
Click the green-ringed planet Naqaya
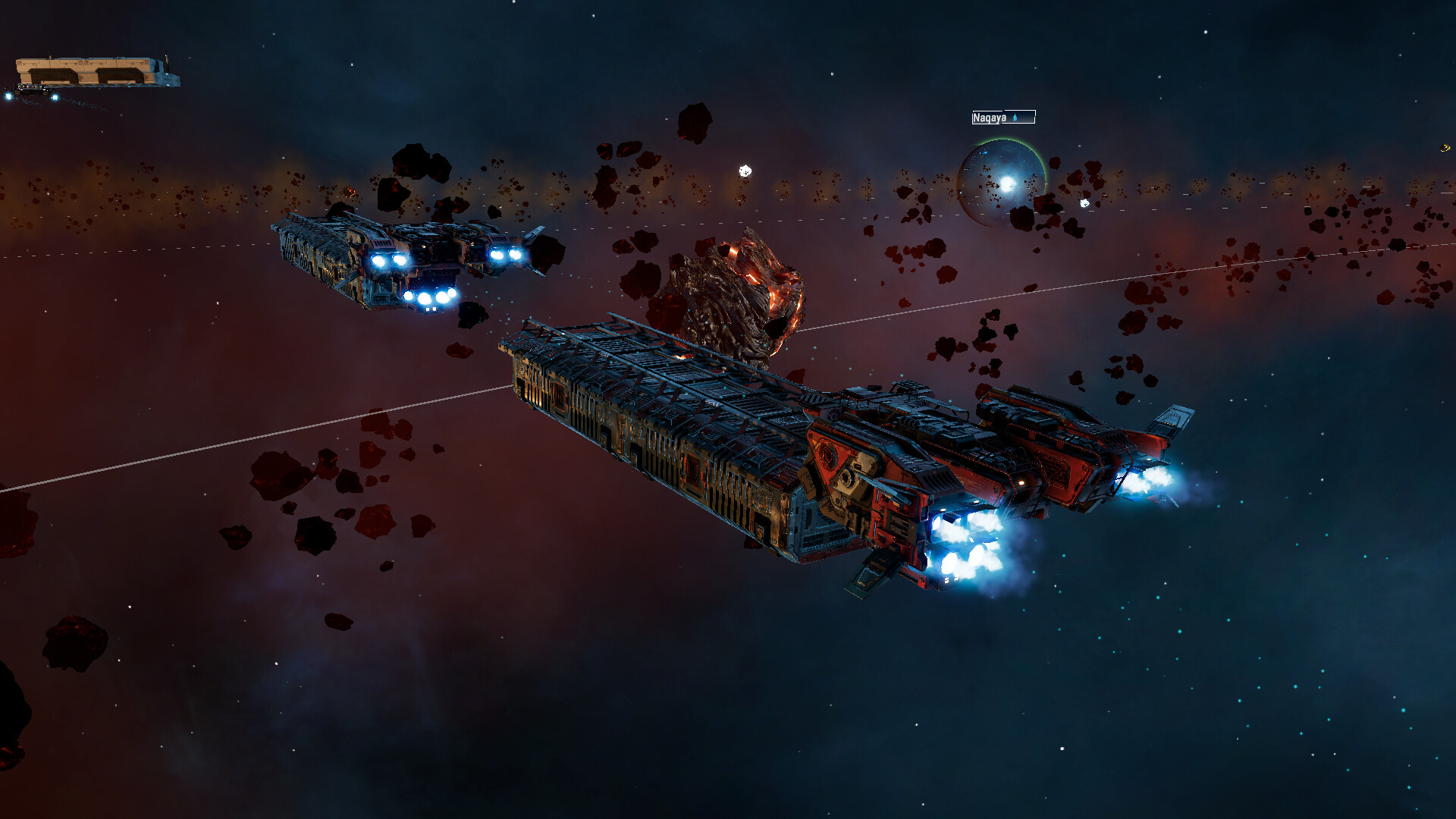(1003, 180)
